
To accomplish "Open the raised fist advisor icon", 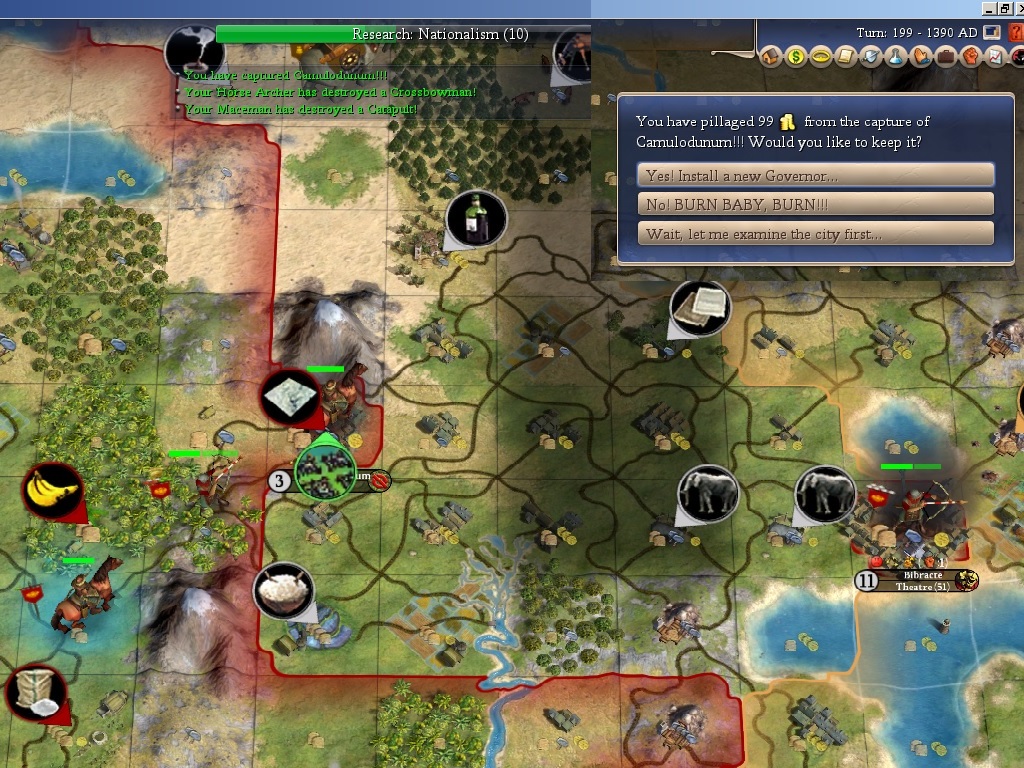I will (970, 57).
